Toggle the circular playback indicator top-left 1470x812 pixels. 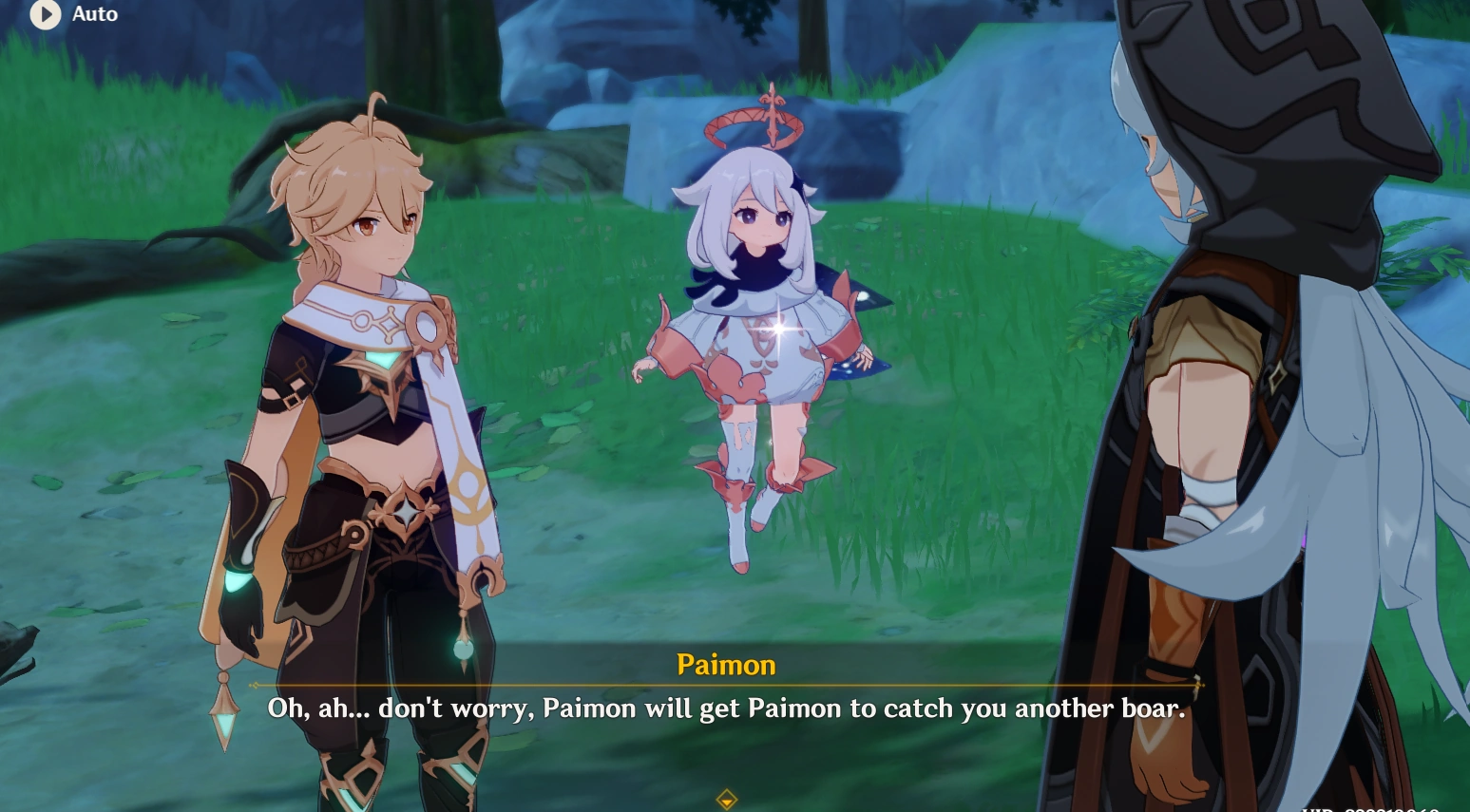(46, 15)
